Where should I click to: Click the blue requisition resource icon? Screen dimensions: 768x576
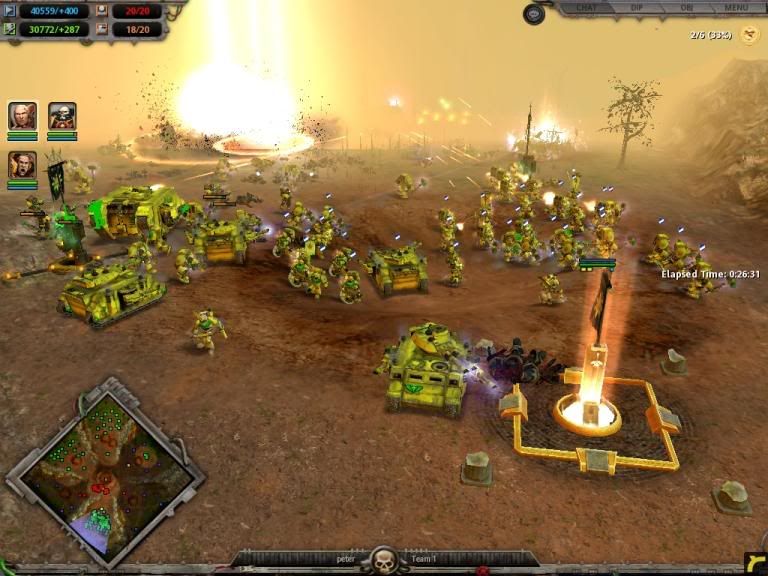9,11
